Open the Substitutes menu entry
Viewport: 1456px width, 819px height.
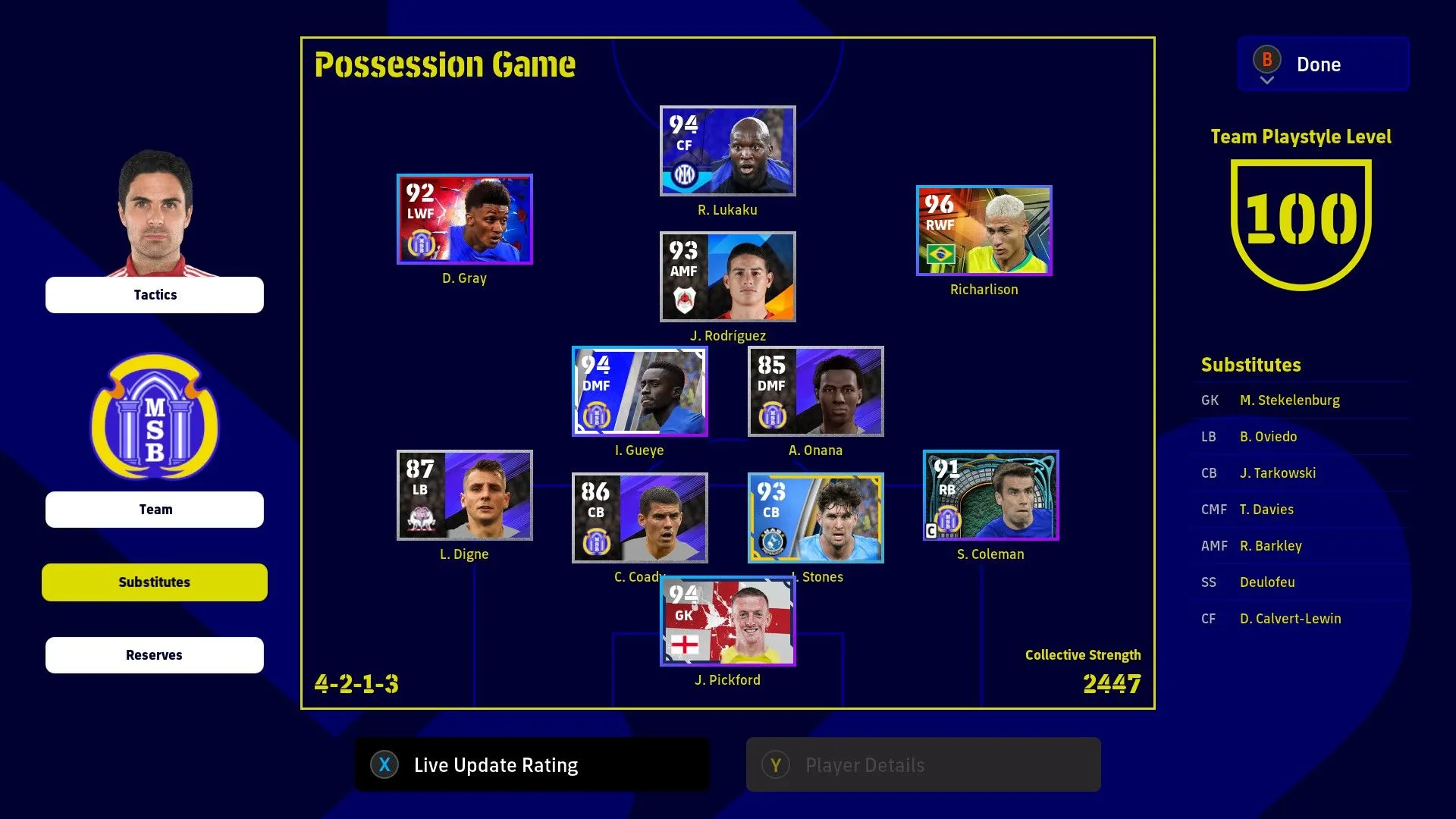point(155,582)
